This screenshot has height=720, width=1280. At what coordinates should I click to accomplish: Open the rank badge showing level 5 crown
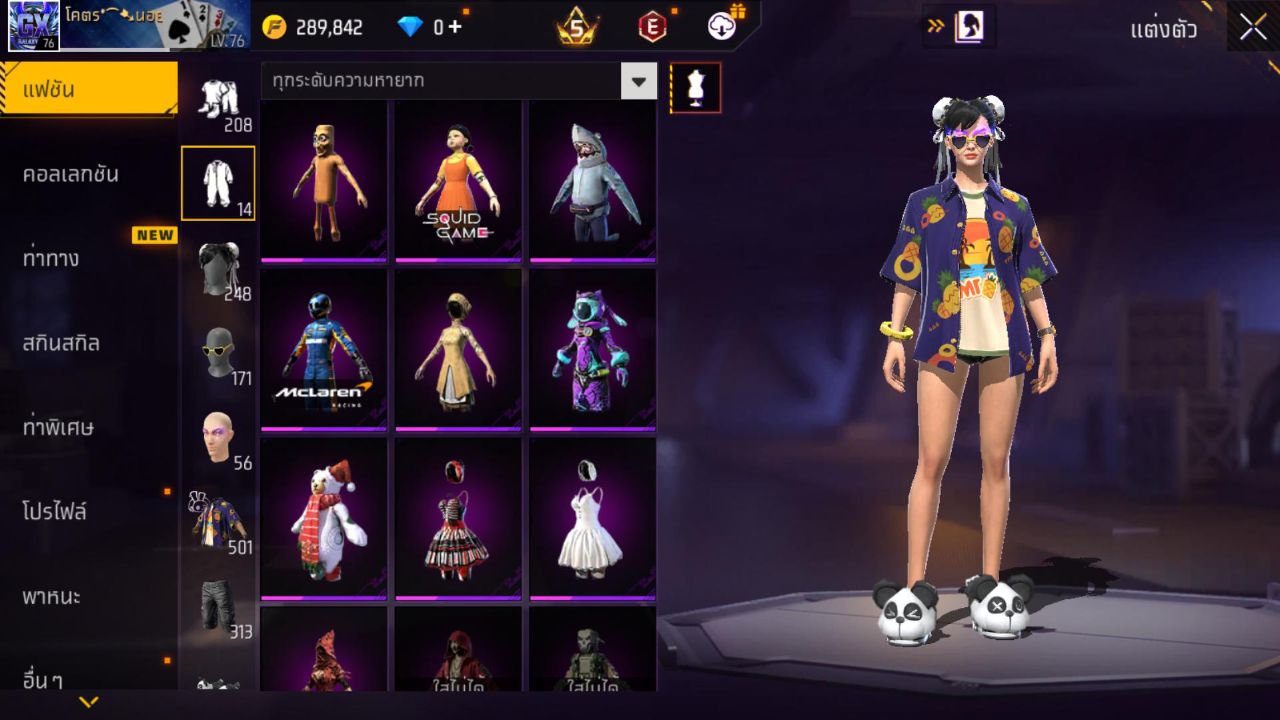[x=575, y=25]
